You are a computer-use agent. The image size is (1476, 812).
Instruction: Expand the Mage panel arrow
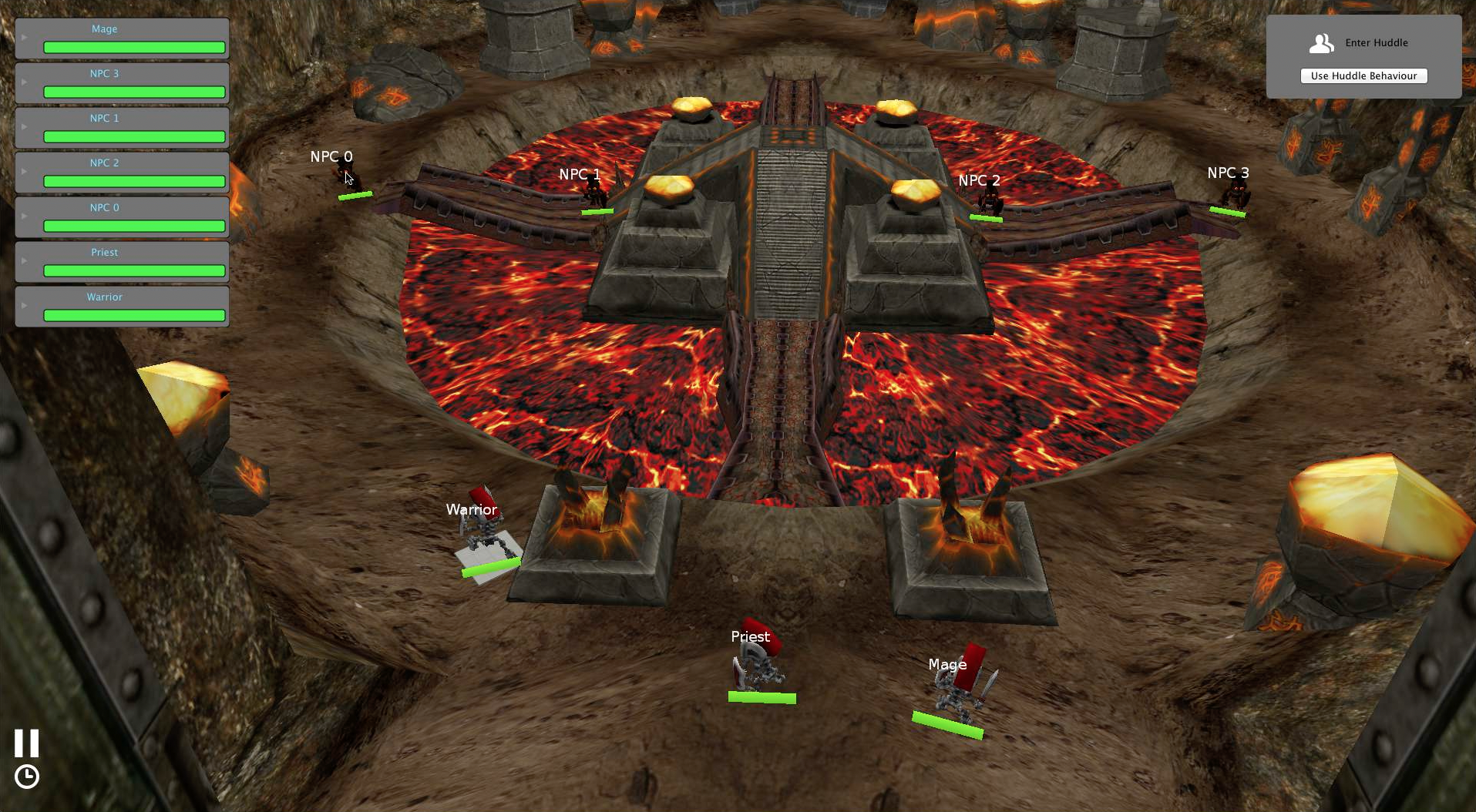[25, 37]
